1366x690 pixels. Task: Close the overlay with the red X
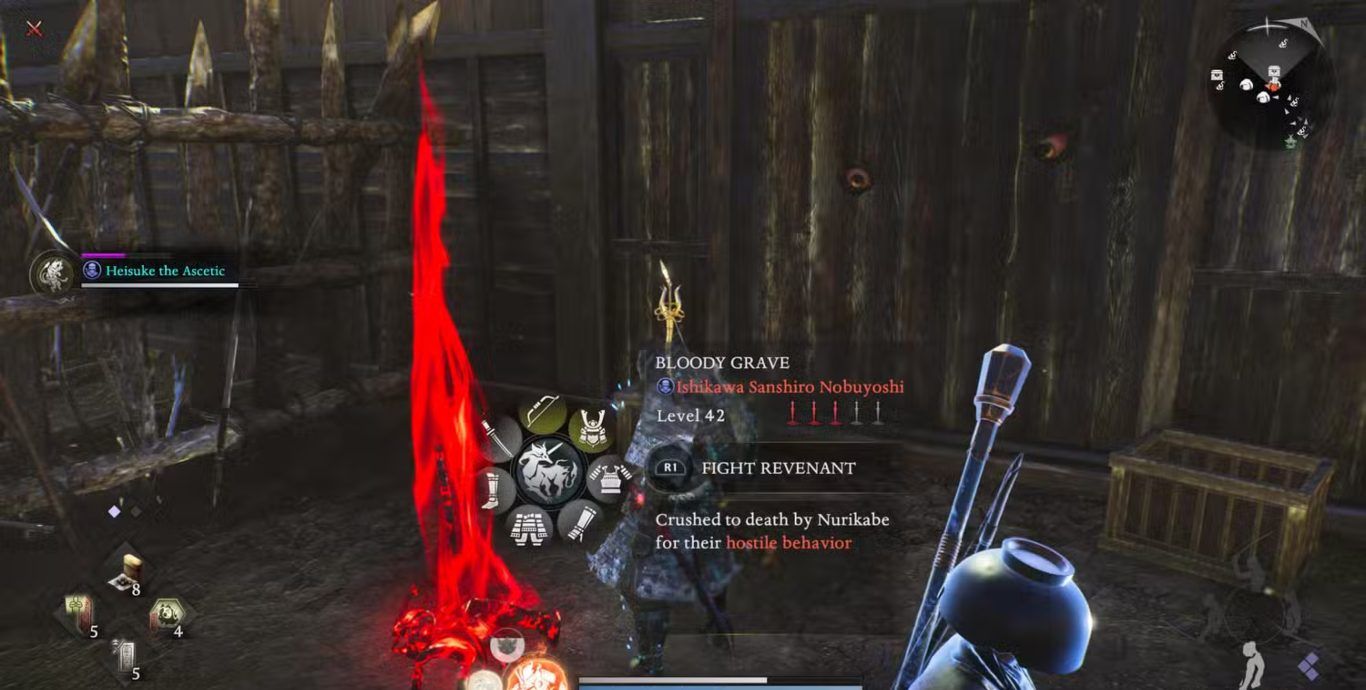tap(34, 28)
